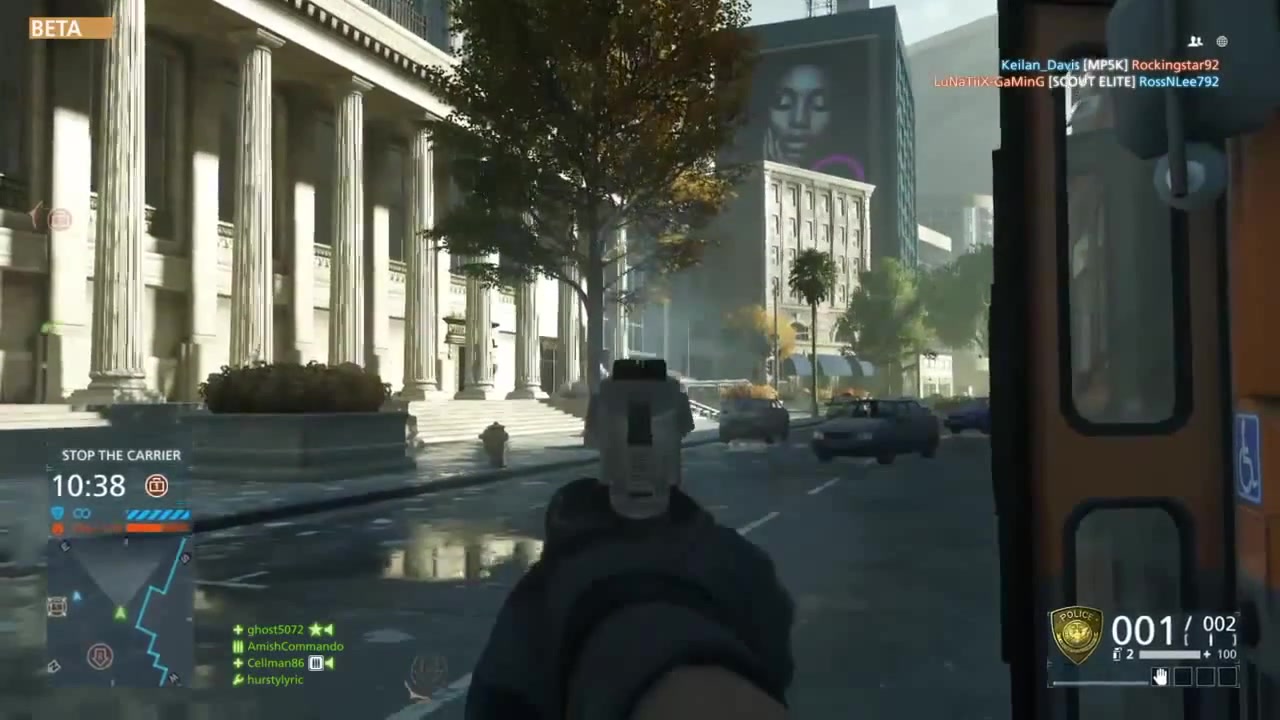Click the medkit cross icon beside ghost5072
The height and width of the screenshot is (720, 1280).
pos(238,629)
